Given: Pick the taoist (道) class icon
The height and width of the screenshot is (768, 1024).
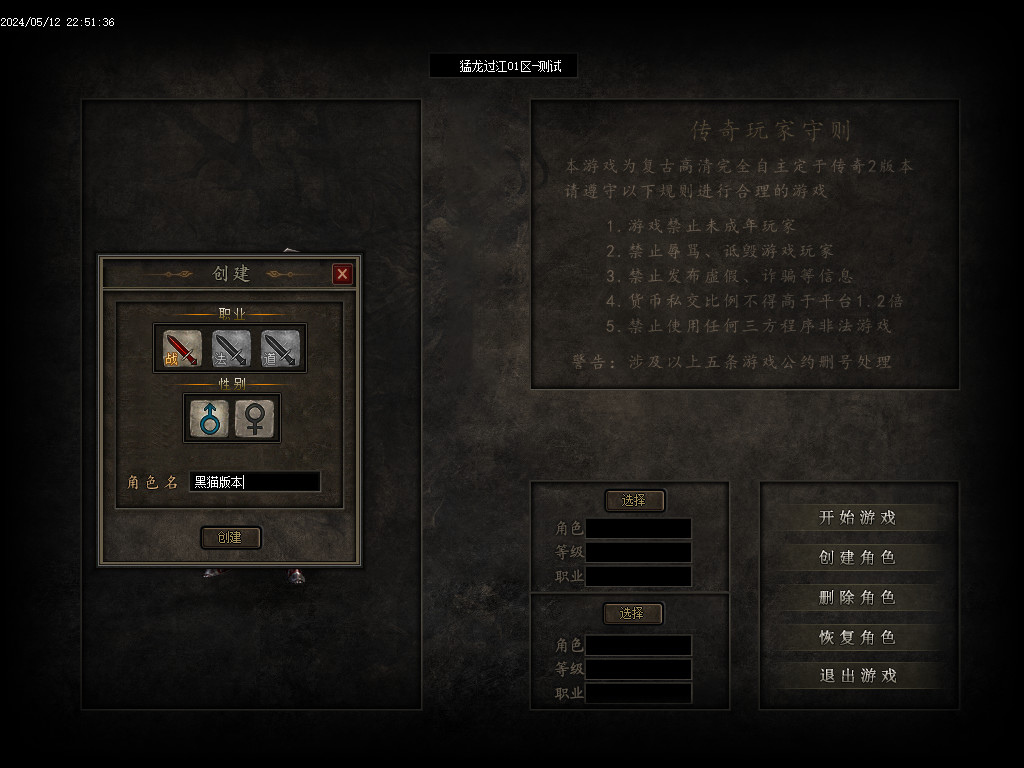Looking at the screenshot, I should 280,348.
